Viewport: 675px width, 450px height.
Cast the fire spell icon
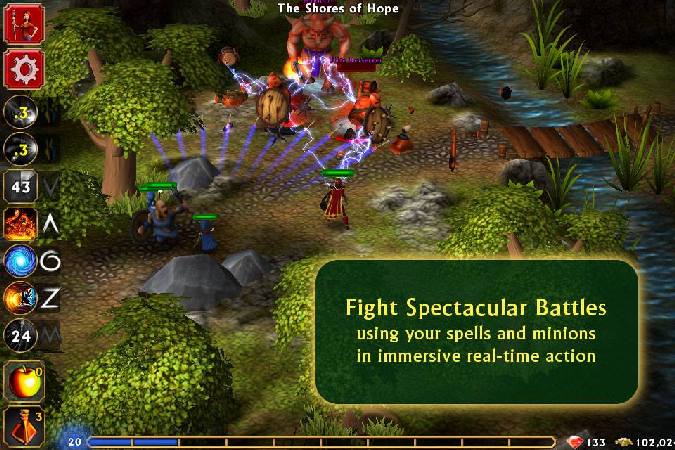(x=22, y=223)
